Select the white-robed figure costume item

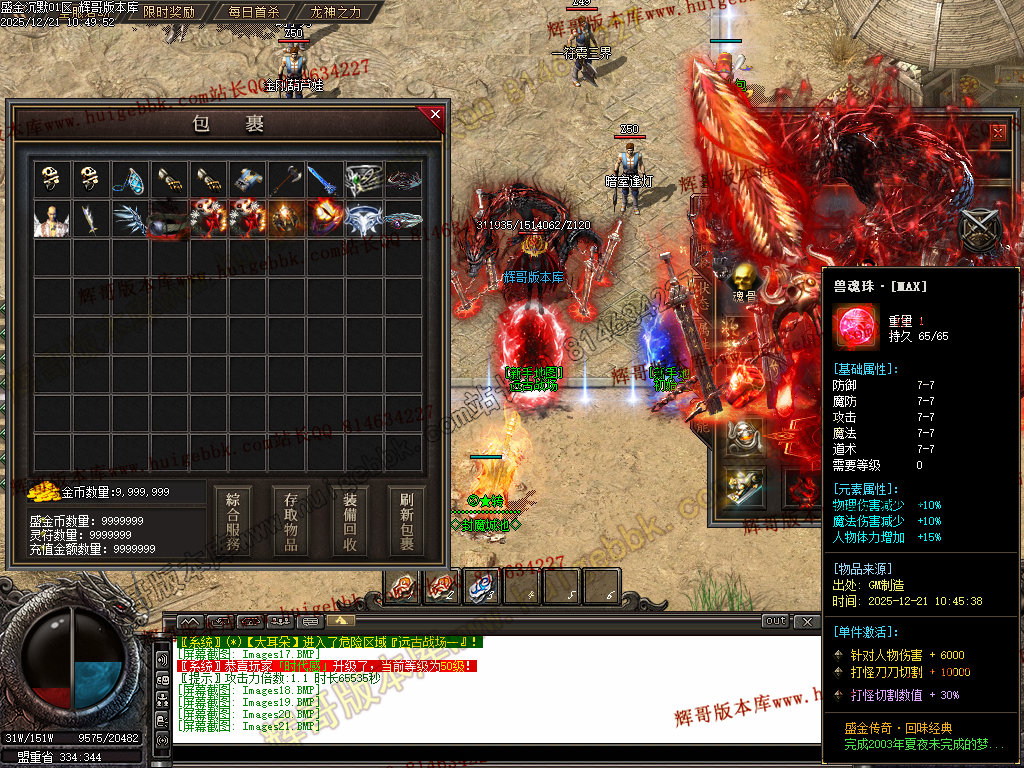(x=50, y=219)
